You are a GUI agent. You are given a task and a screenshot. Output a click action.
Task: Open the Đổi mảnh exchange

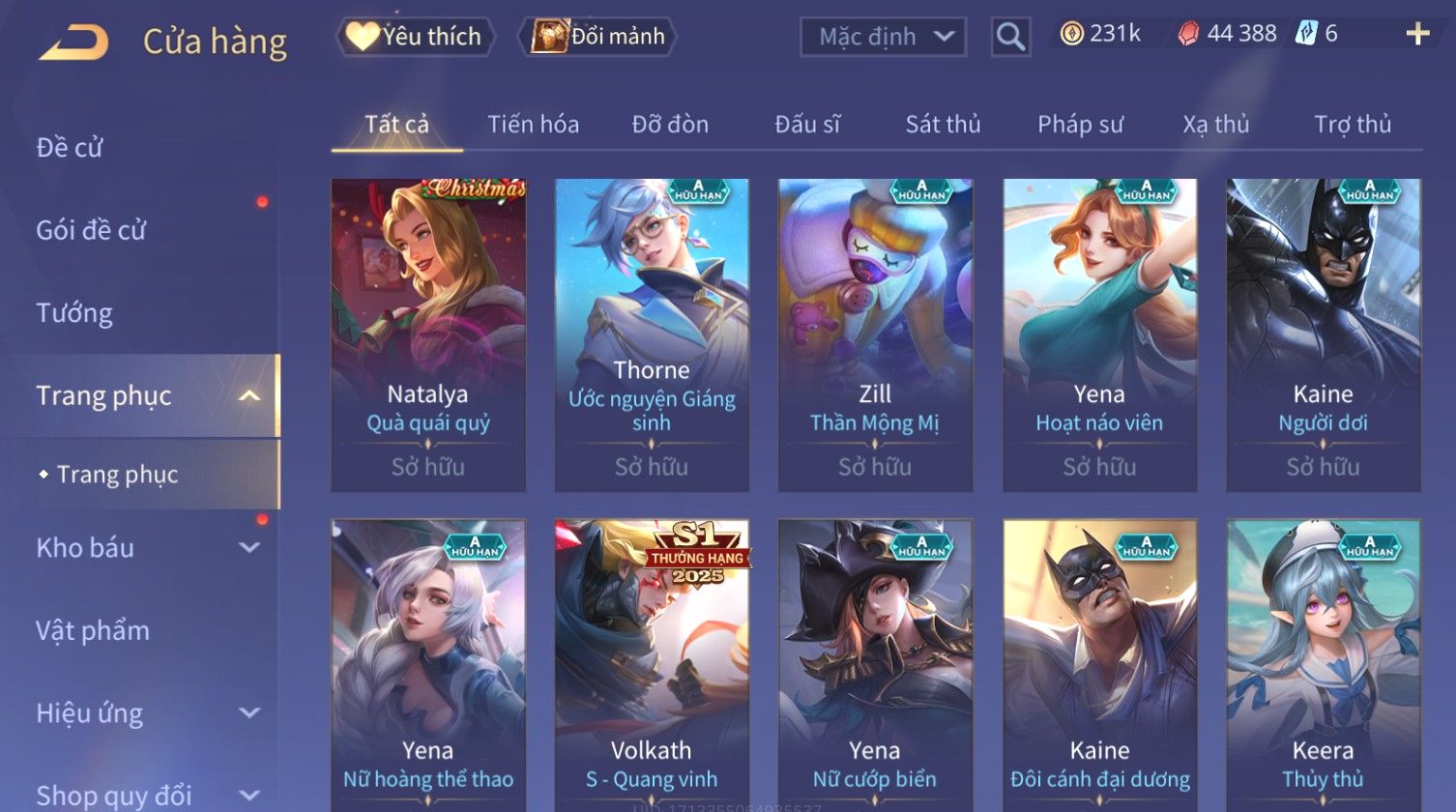[598, 37]
